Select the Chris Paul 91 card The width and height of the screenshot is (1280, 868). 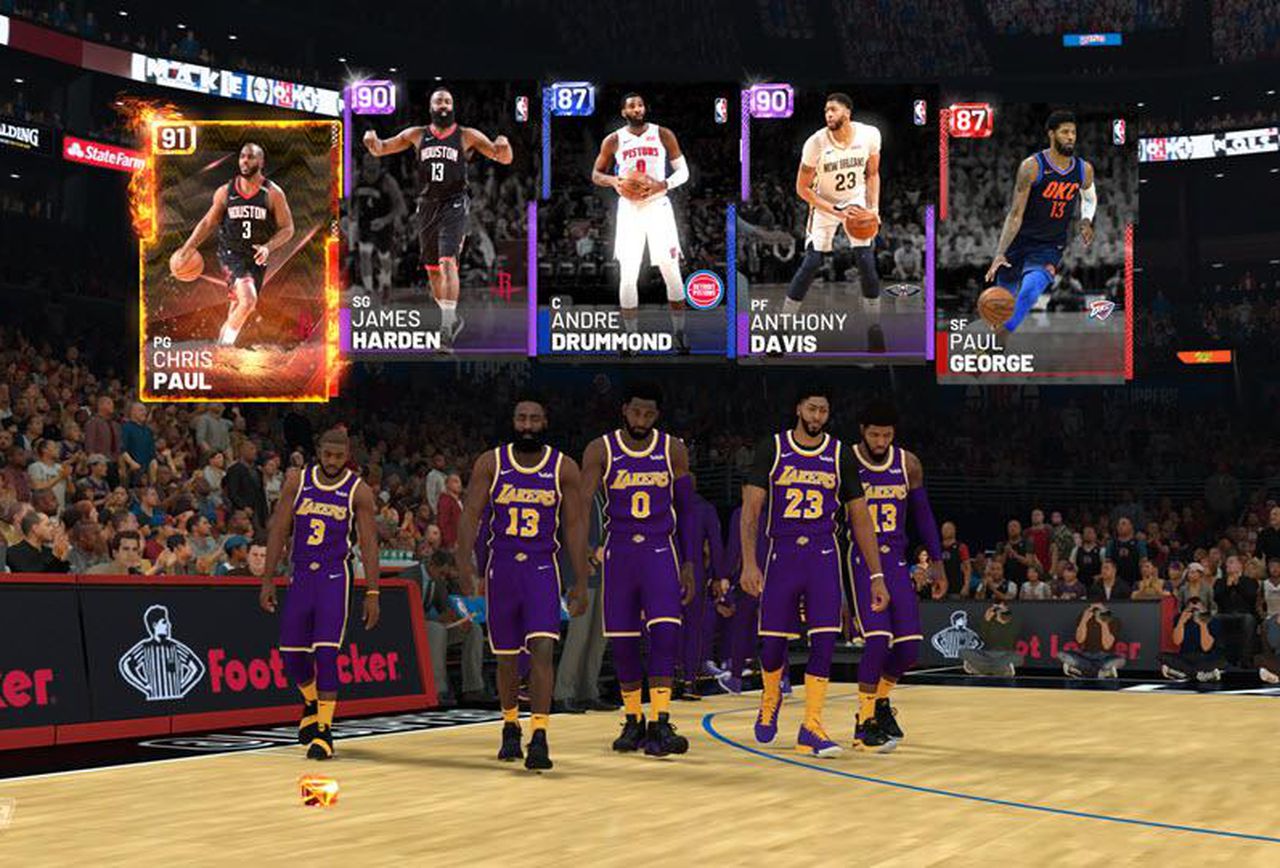pos(239,260)
